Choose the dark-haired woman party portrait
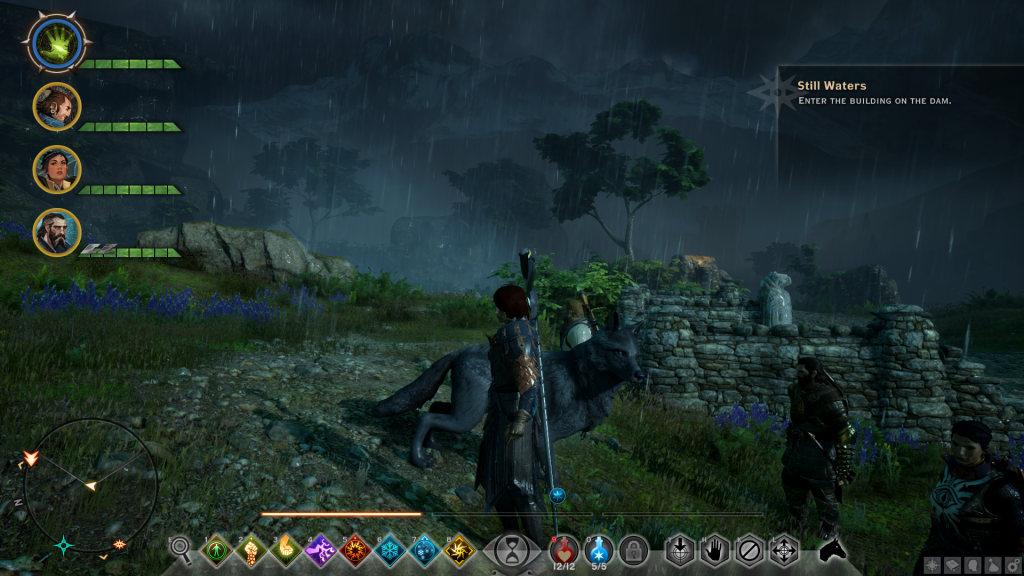Screen dimensions: 1024x576 (x=56, y=169)
